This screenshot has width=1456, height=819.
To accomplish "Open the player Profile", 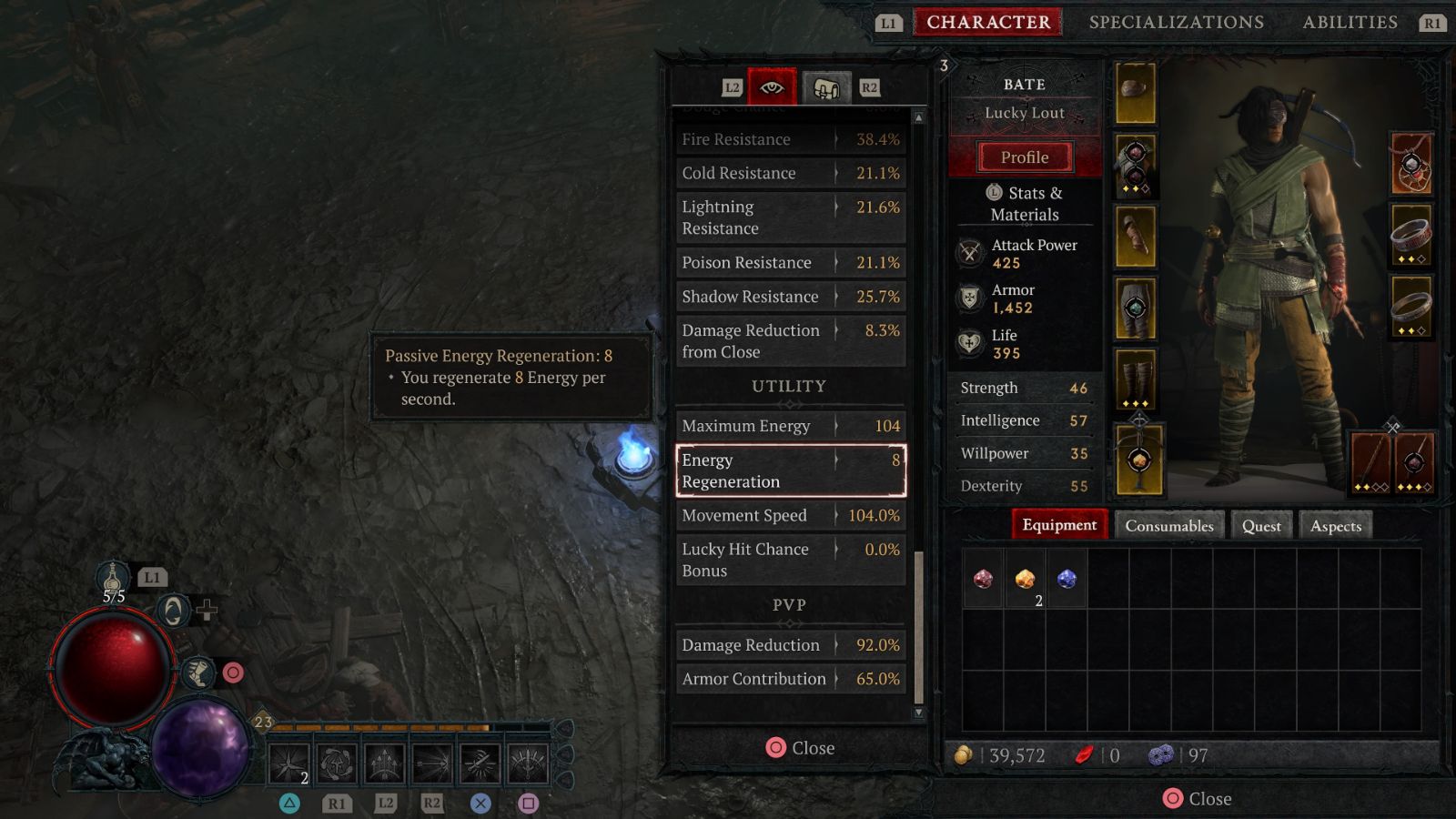I will (x=1025, y=157).
